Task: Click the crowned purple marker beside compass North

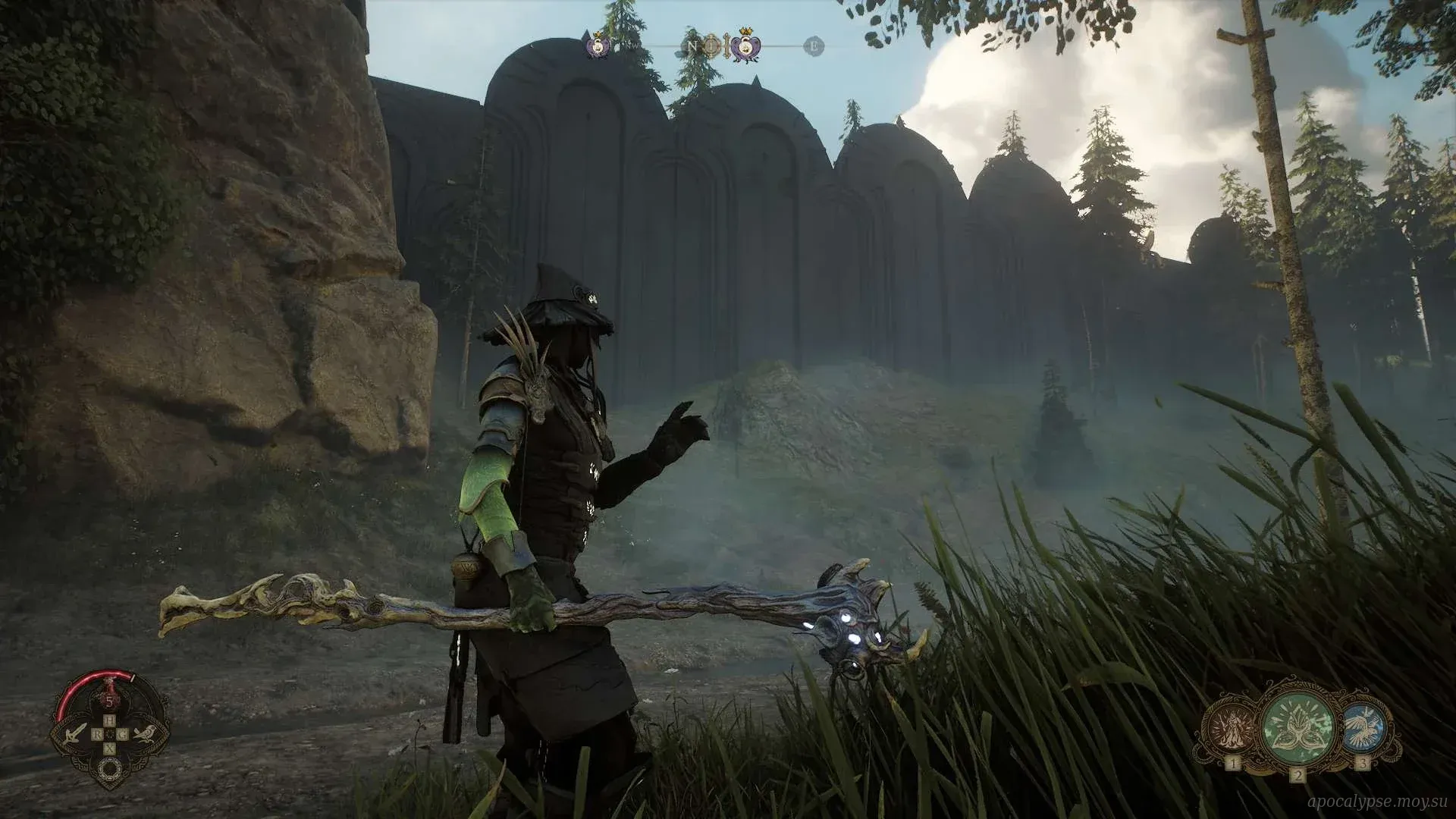Action: click(747, 47)
